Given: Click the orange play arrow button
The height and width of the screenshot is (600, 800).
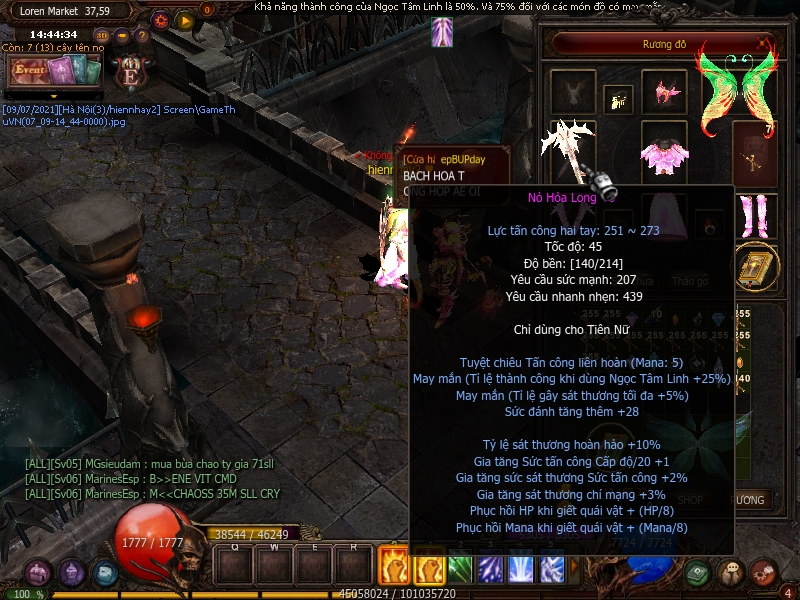Looking at the screenshot, I should 184,19.
